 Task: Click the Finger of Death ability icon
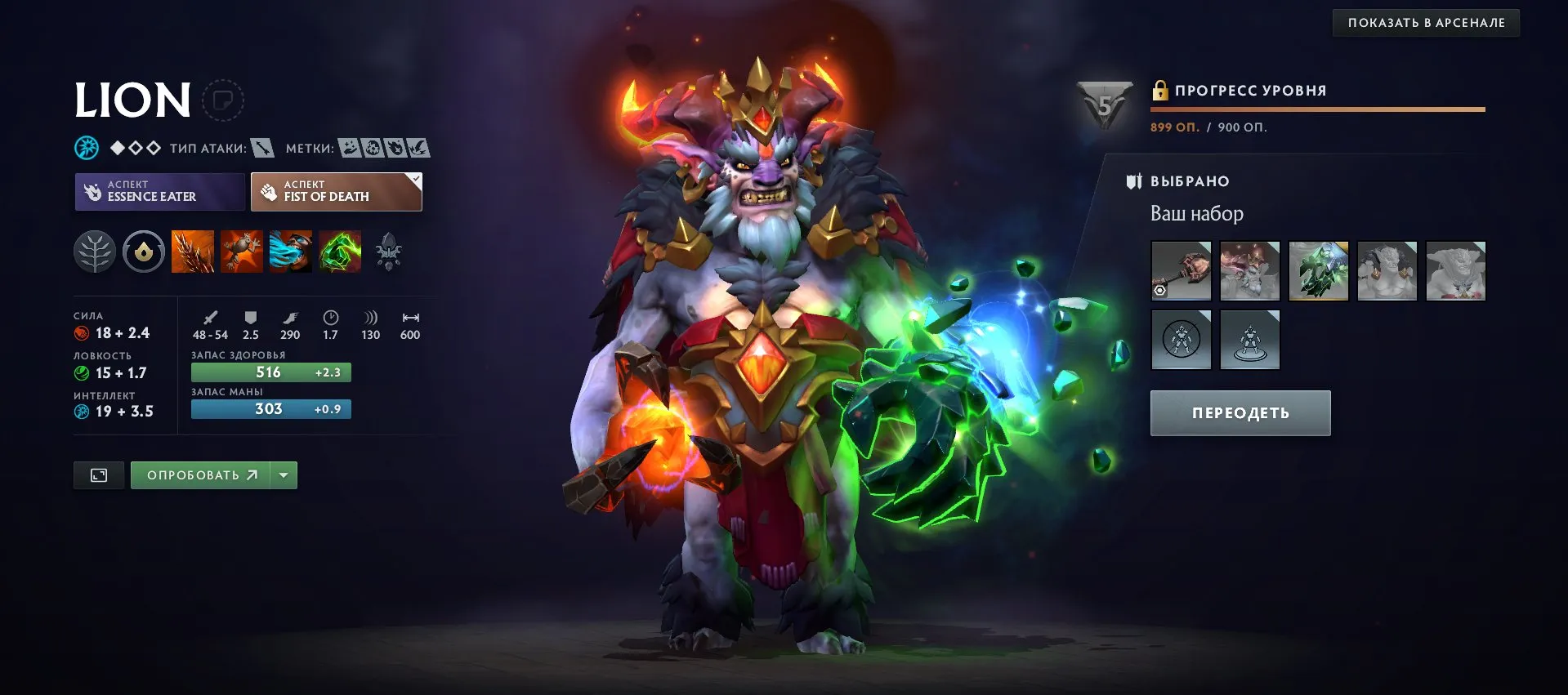pos(340,252)
